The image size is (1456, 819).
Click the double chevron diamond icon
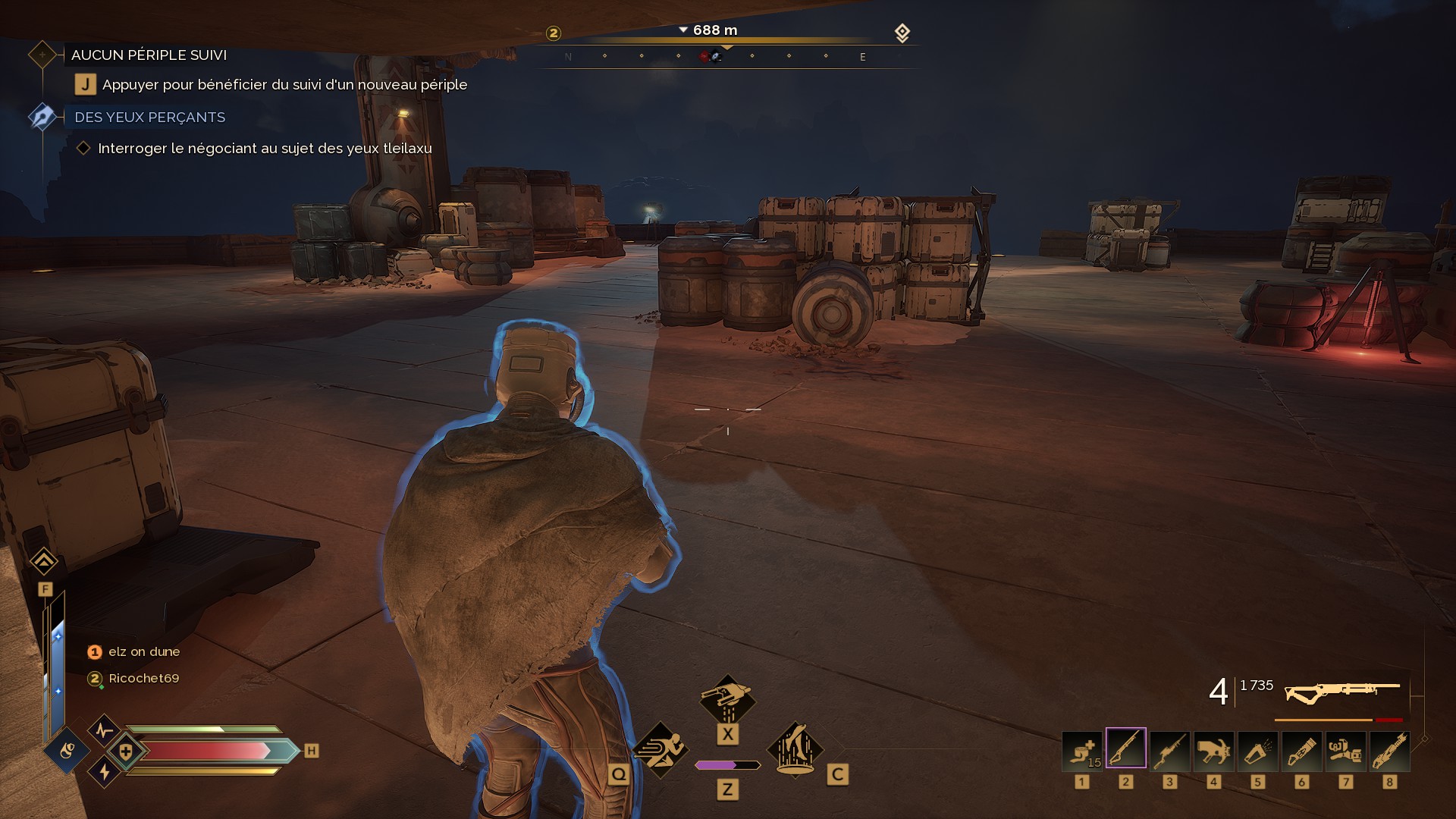(x=44, y=561)
